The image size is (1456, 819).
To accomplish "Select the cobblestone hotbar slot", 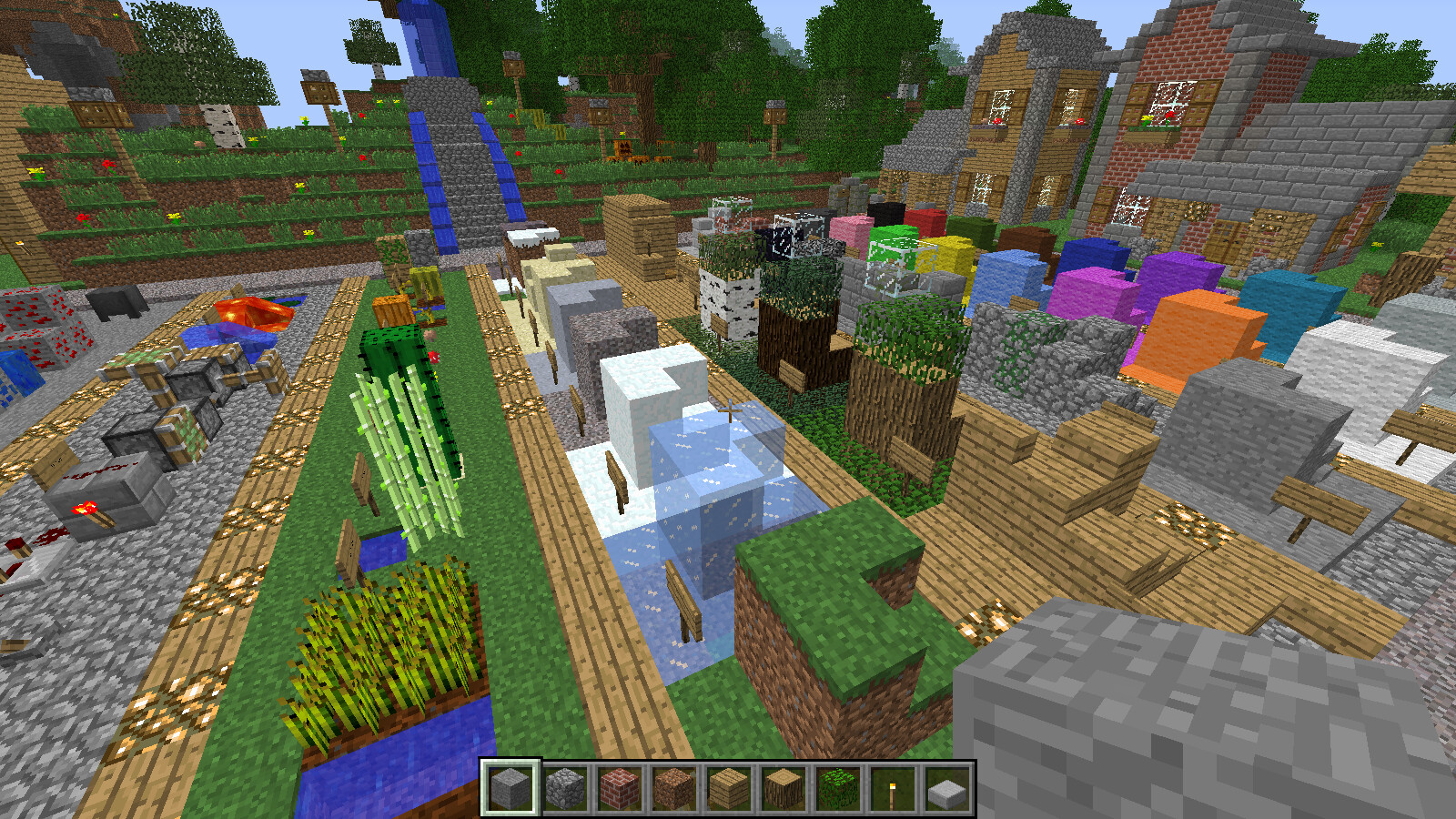I will tap(566, 790).
